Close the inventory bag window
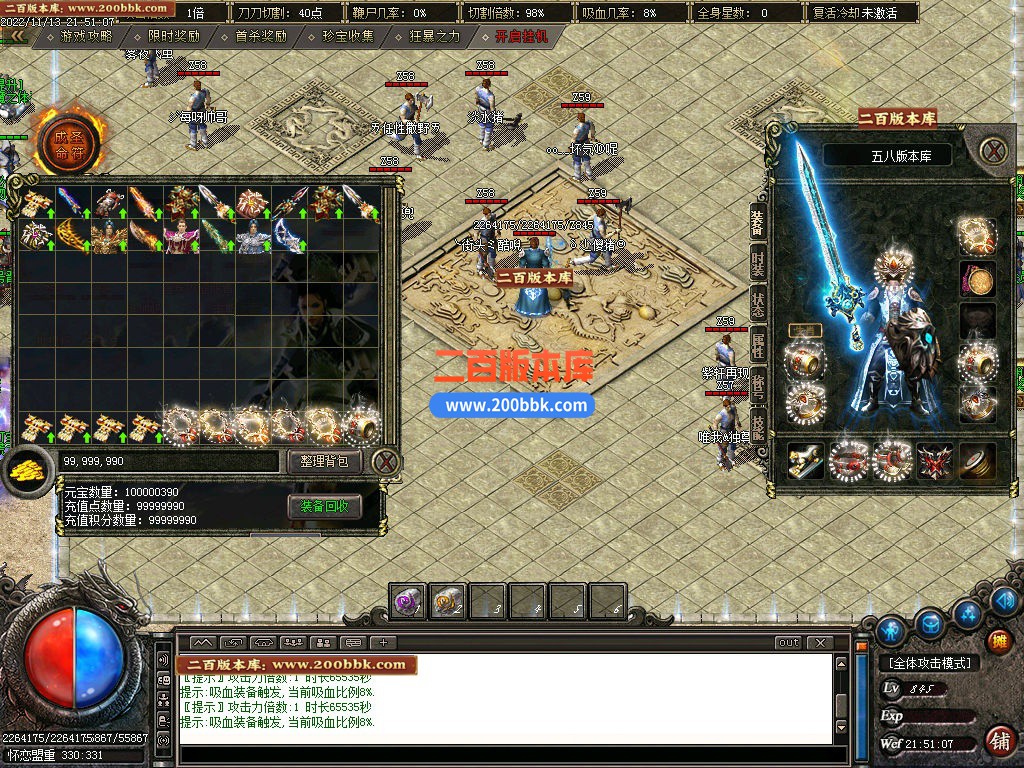This screenshot has height=768, width=1024. click(x=385, y=461)
